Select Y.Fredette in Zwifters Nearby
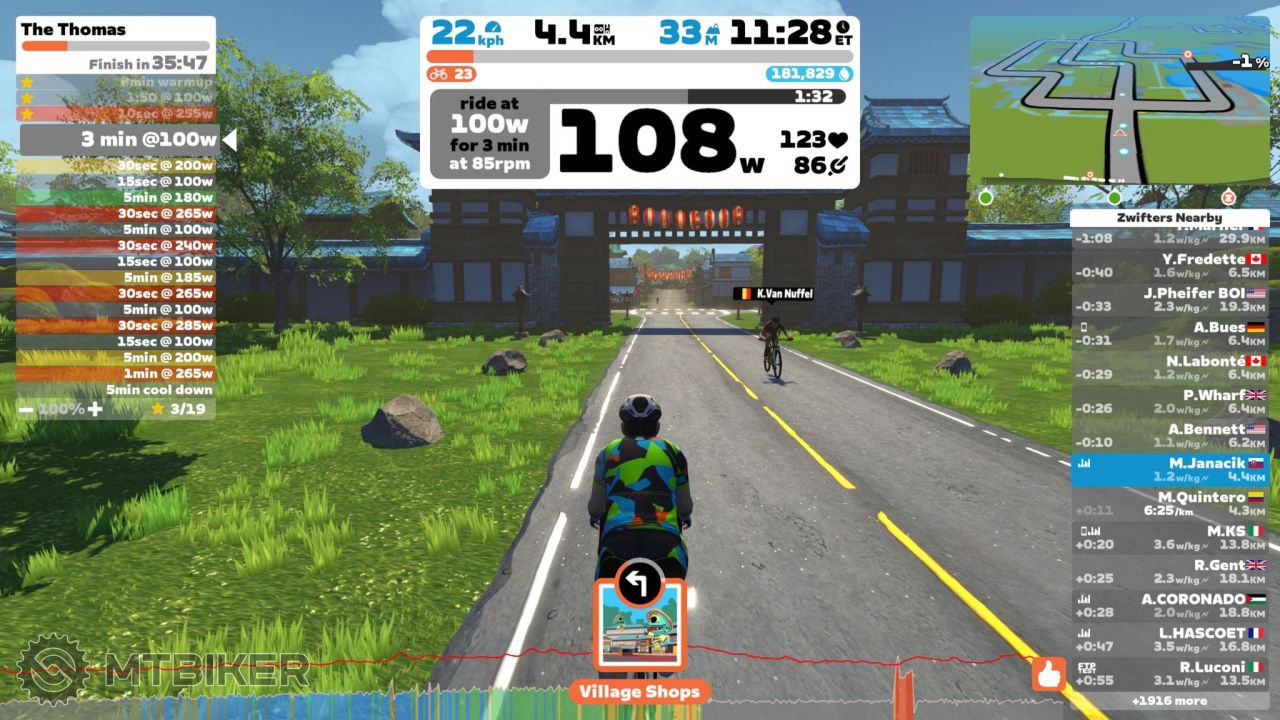 (1169, 265)
